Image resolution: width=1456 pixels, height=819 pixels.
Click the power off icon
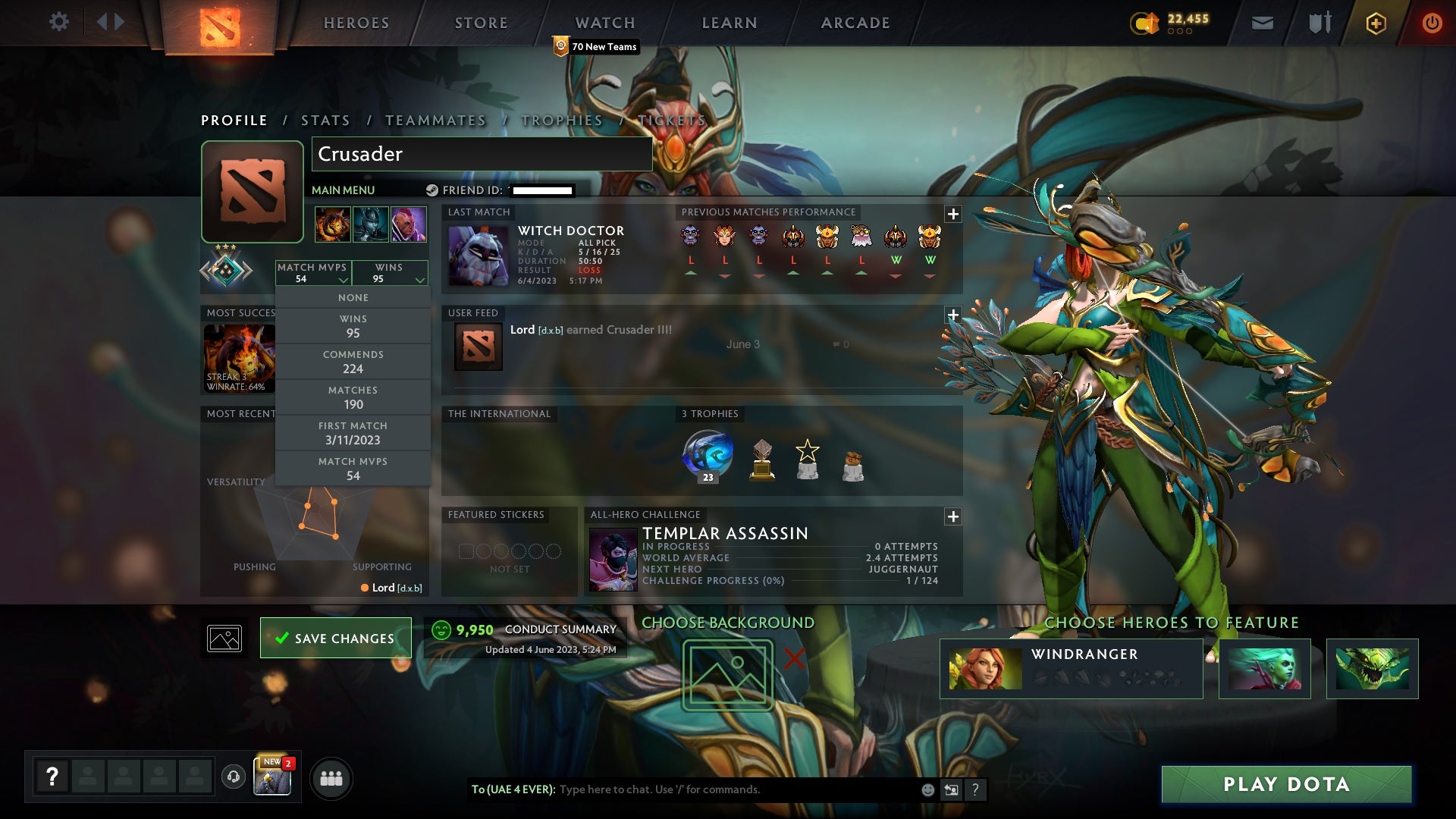(1432, 22)
